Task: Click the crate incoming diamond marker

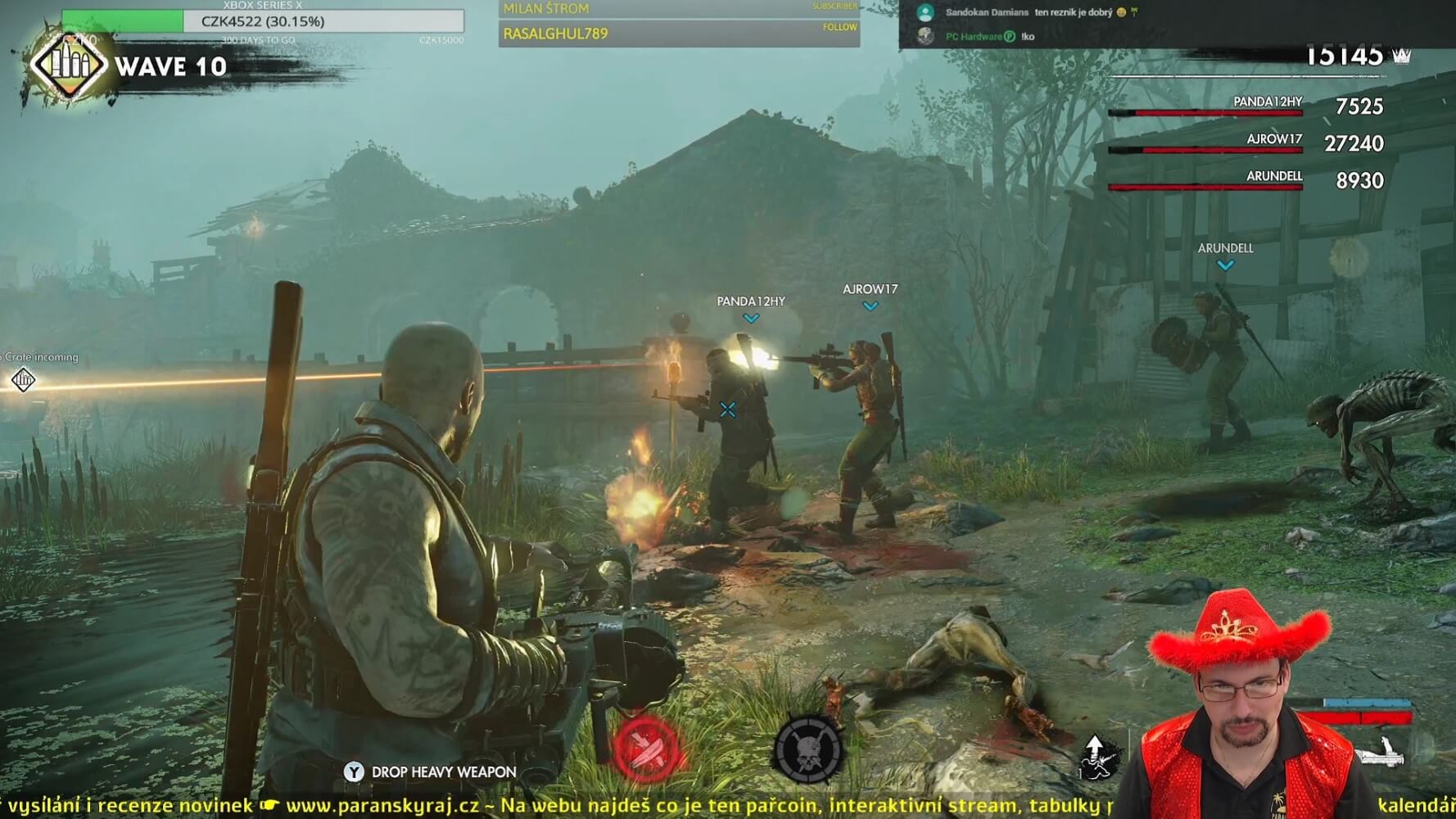Action: click(x=23, y=380)
